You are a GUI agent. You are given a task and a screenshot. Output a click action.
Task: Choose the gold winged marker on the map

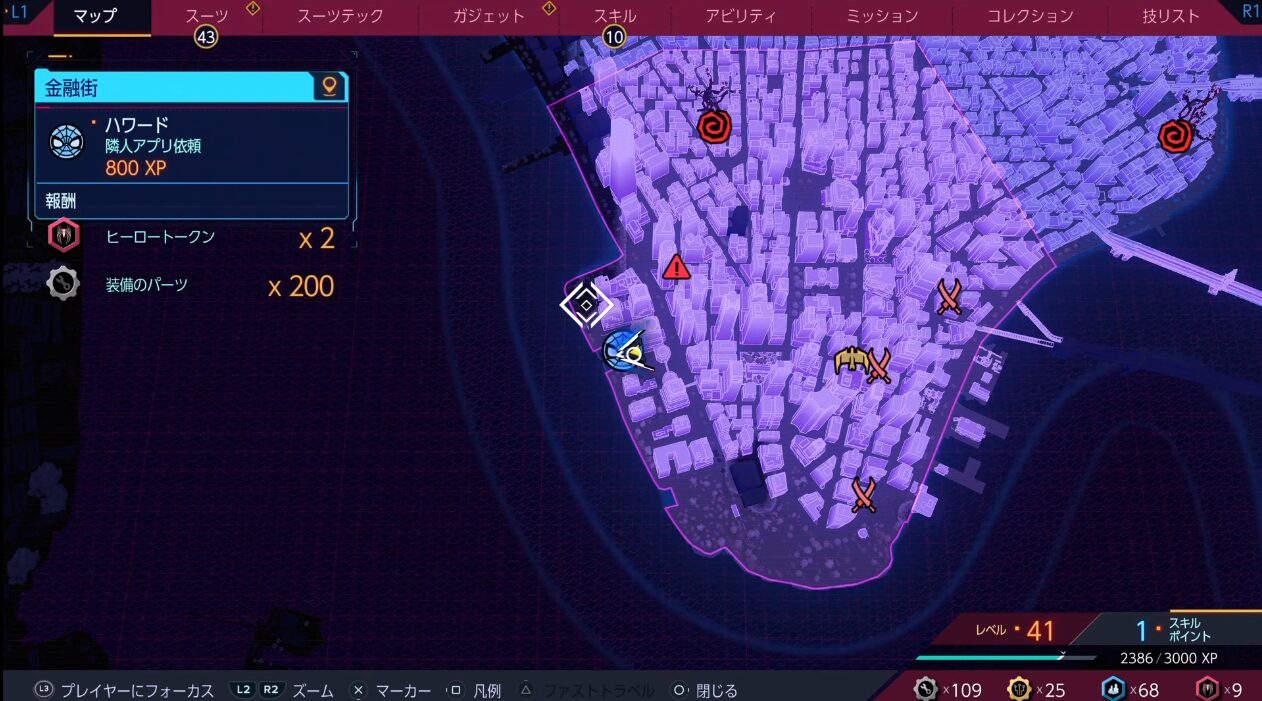pos(850,360)
